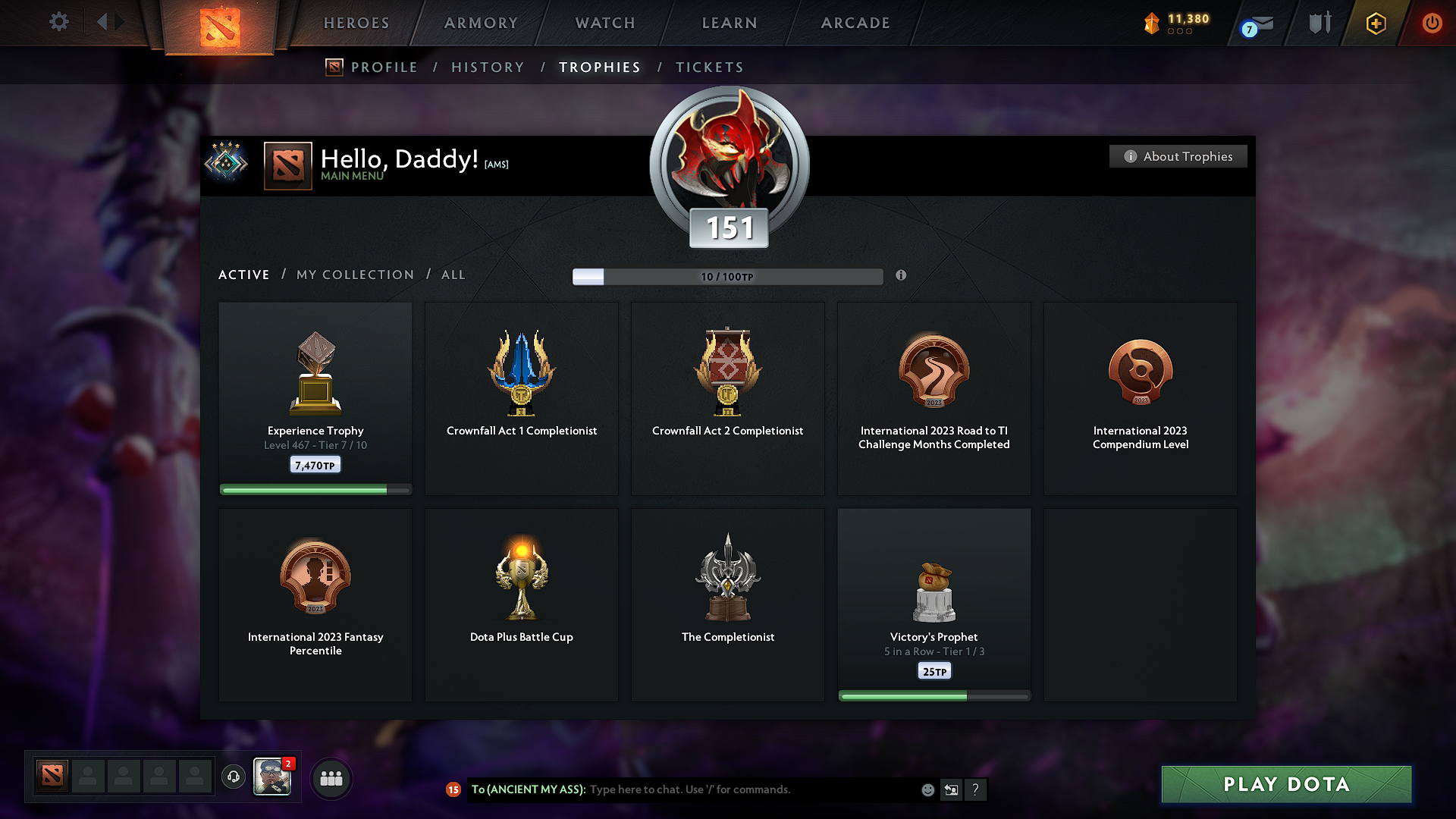Viewport: 1456px width, 819px height.
Task: Open the emoticon picker in chat
Action: pos(927,789)
